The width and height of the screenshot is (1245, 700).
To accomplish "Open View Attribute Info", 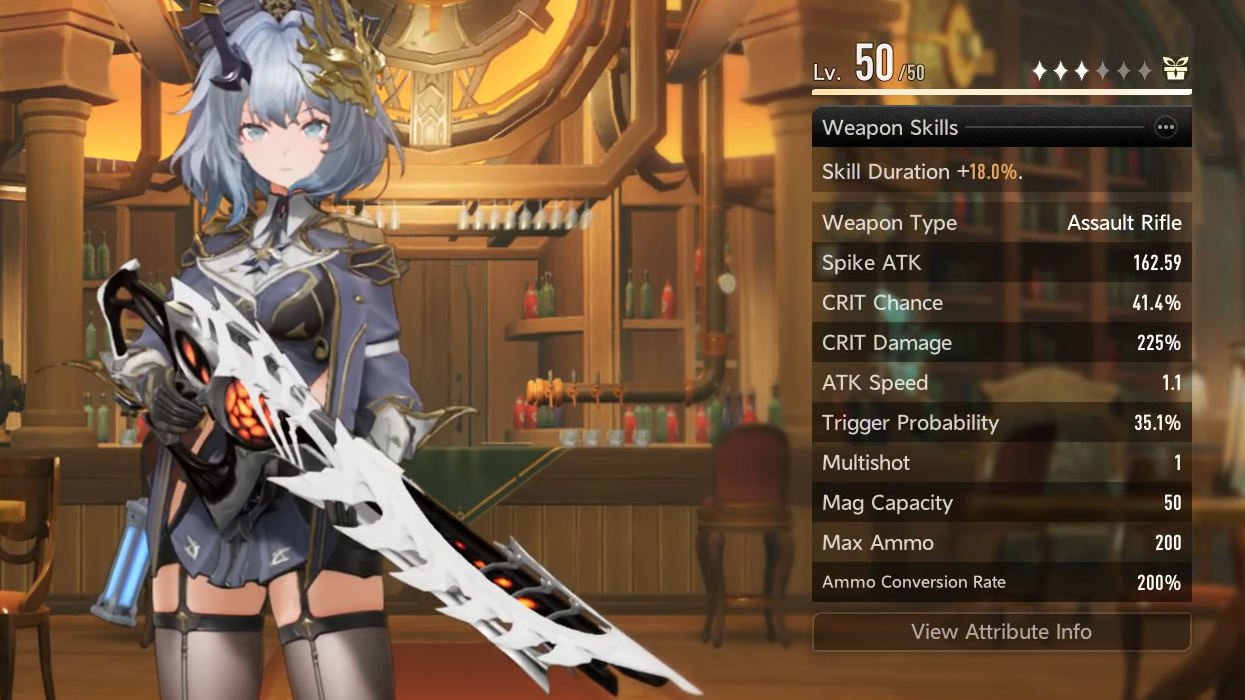I will coord(1001,632).
